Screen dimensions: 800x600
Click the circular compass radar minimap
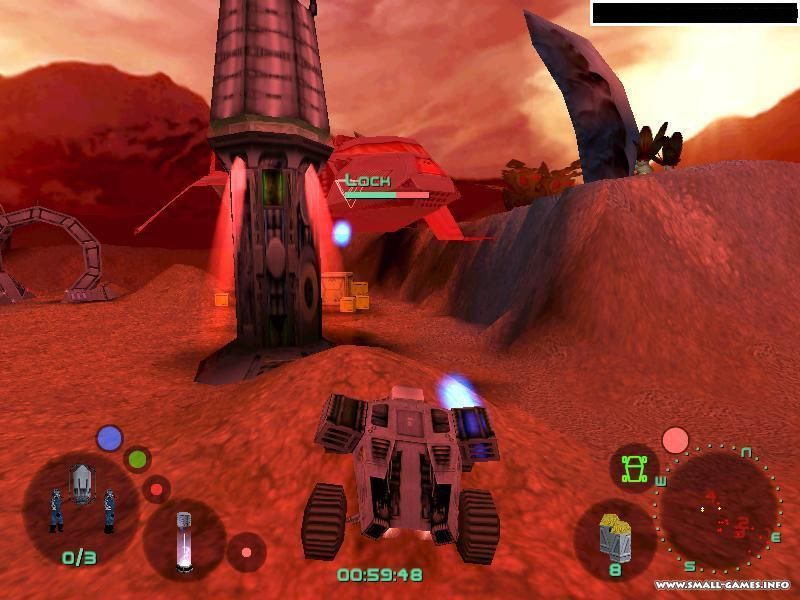[x=718, y=512]
